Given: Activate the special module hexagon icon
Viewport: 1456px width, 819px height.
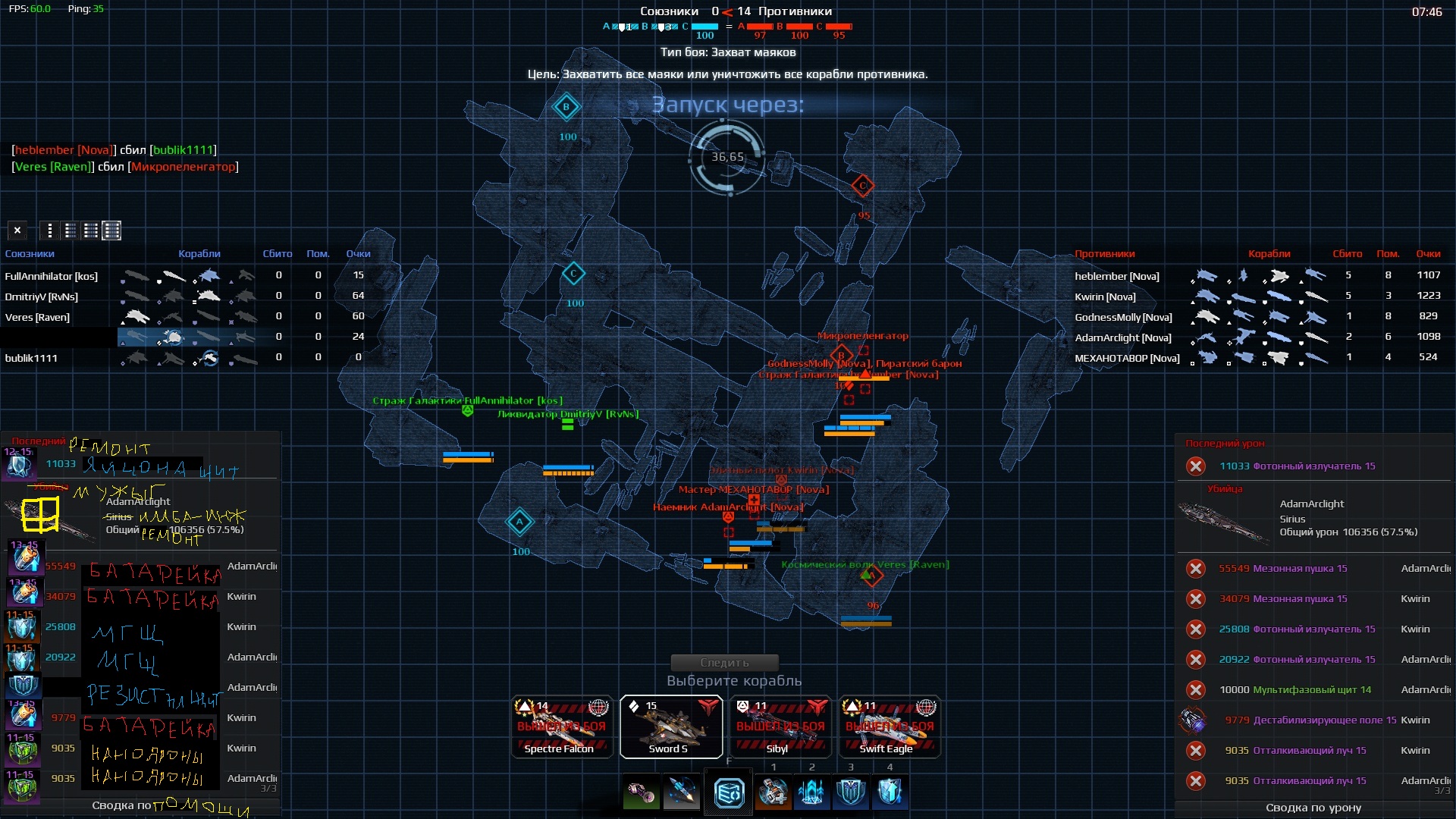Looking at the screenshot, I should pyautogui.click(x=729, y=793).
